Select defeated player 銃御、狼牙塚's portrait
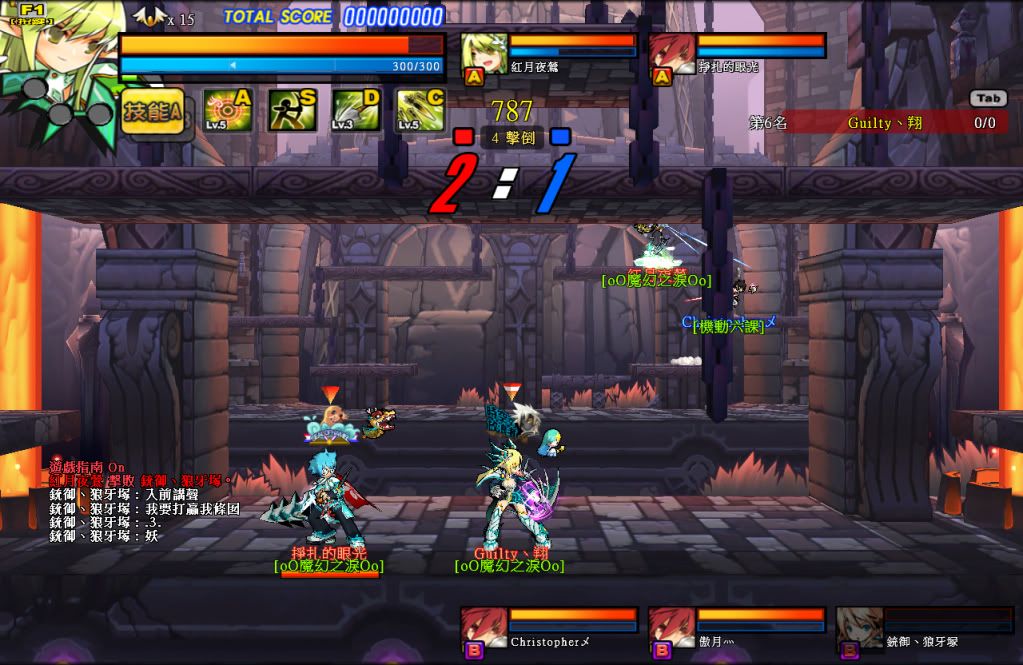Screen dimensions: 1023x665 859,630
